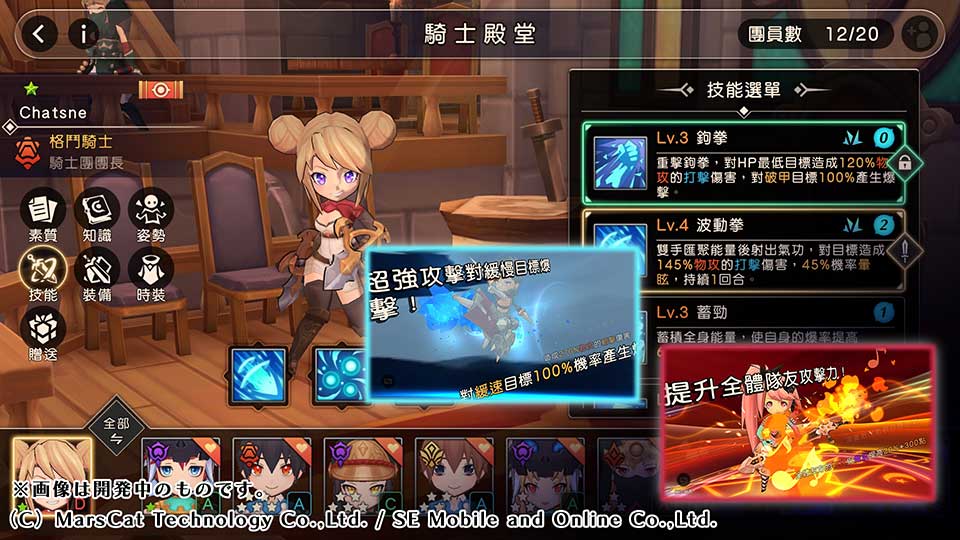The image size is (960, 540).
Task: Open the 姿勢 pose menu
Action: click(151, 217)
